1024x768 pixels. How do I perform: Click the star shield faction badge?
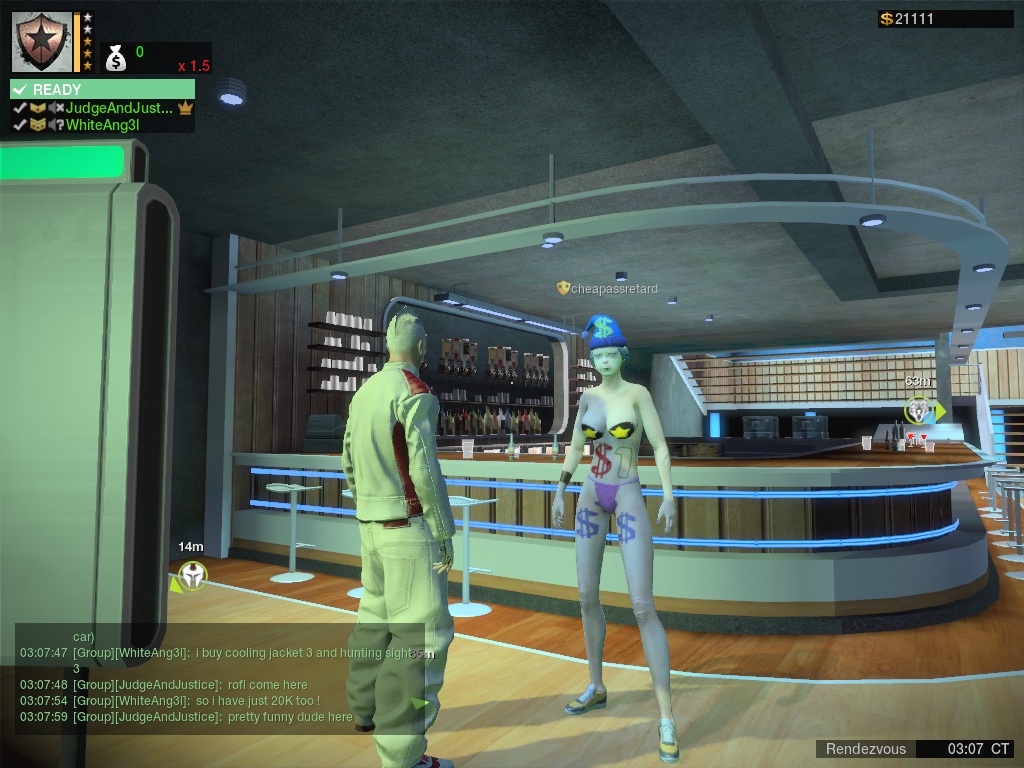[x=43, y=41]
